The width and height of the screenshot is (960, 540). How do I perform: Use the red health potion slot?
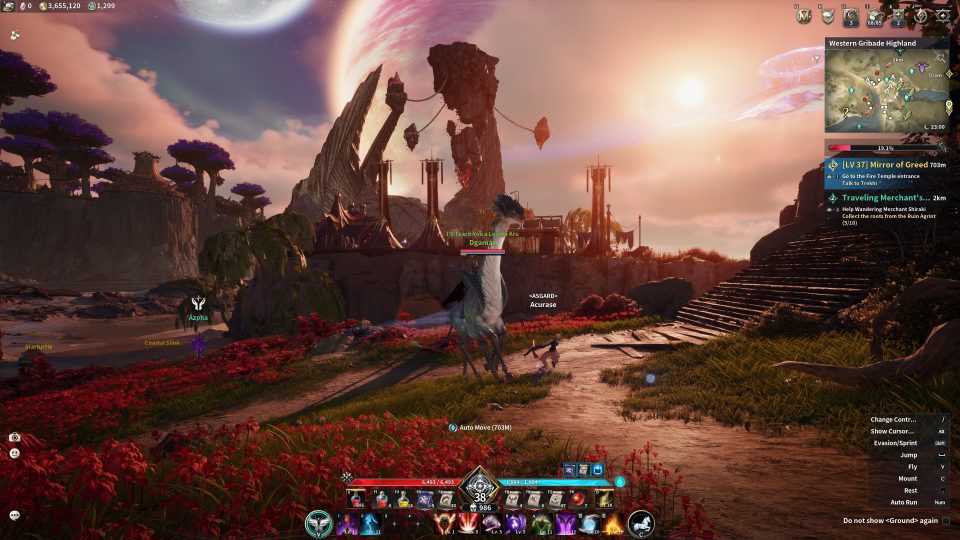click(357, 499)
